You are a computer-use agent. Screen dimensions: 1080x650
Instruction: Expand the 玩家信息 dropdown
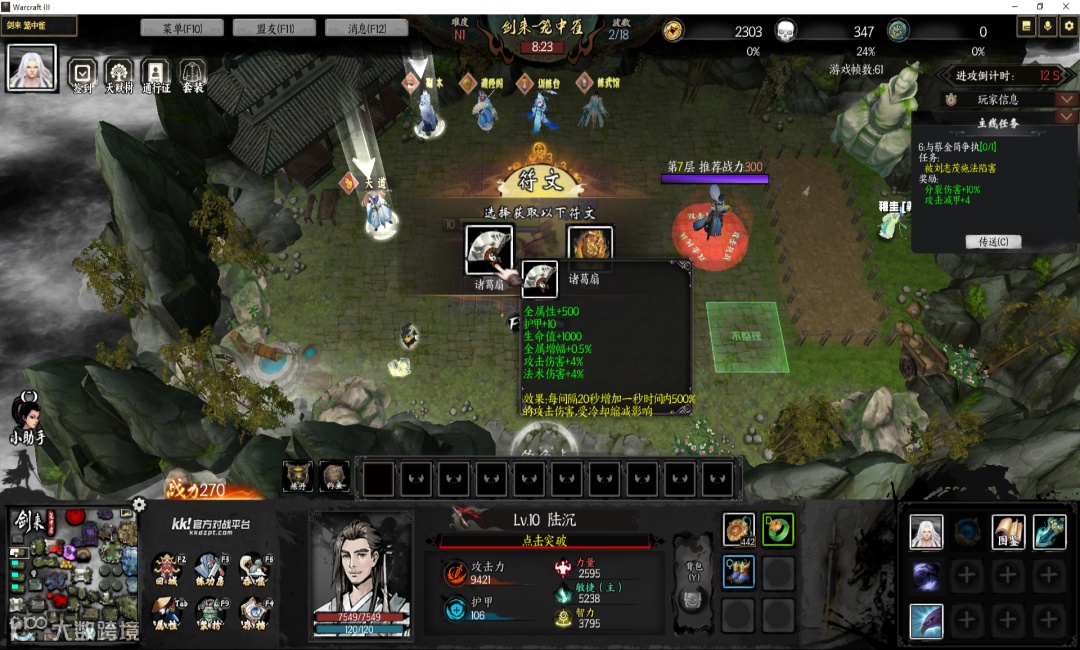(x=1066, y=100)
